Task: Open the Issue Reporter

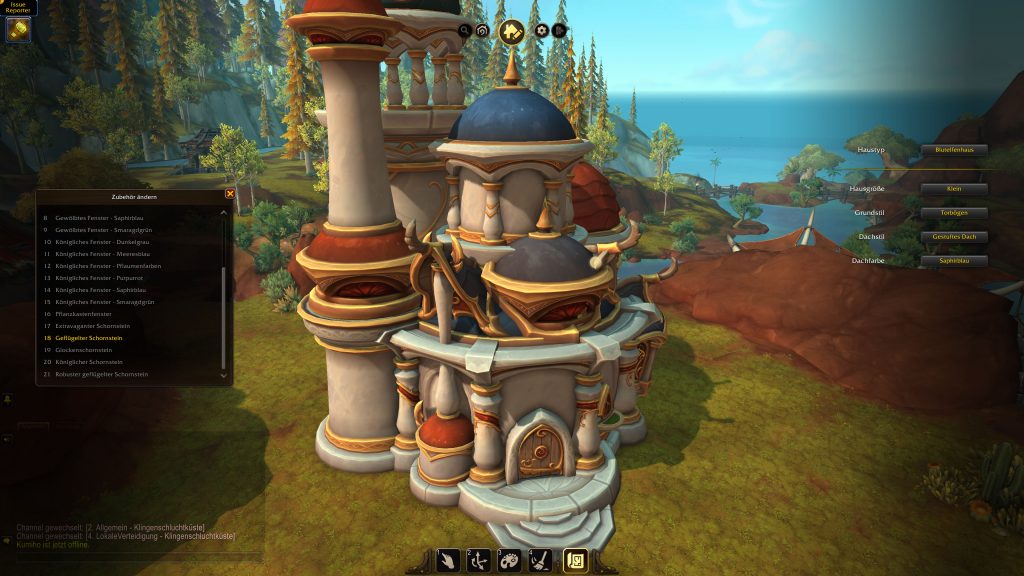Action: (18, 28)
